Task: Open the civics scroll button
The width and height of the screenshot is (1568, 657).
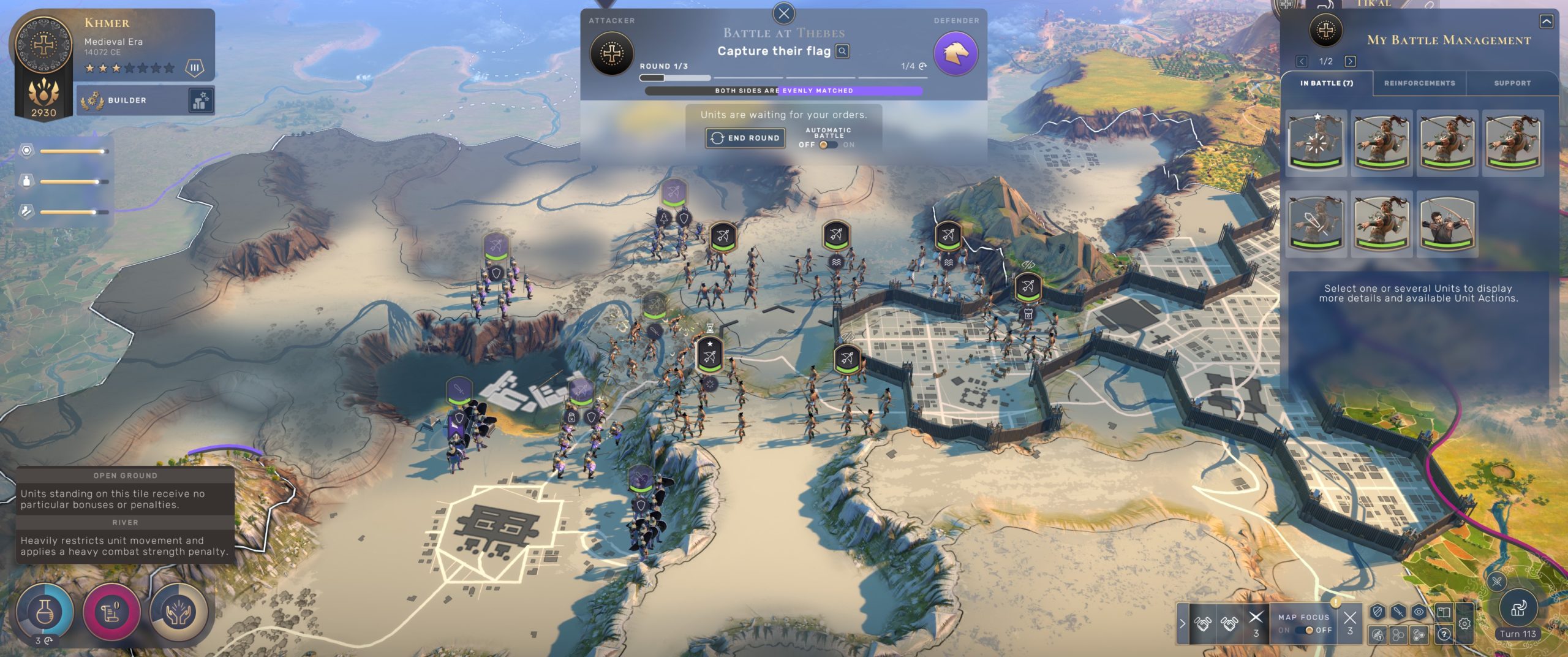Action: (x=111, y=612)
